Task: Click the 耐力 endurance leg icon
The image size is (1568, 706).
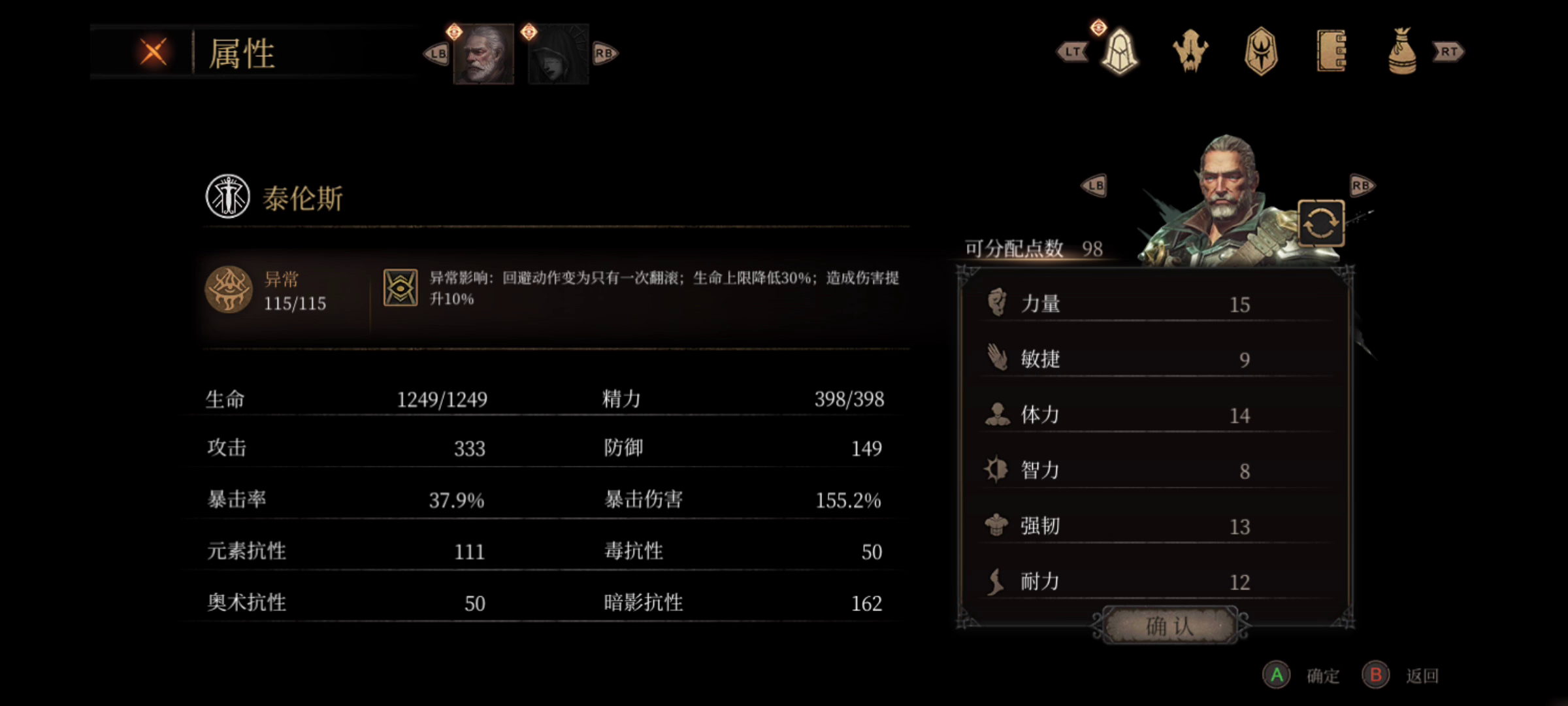Action: [x=996, y=580]
